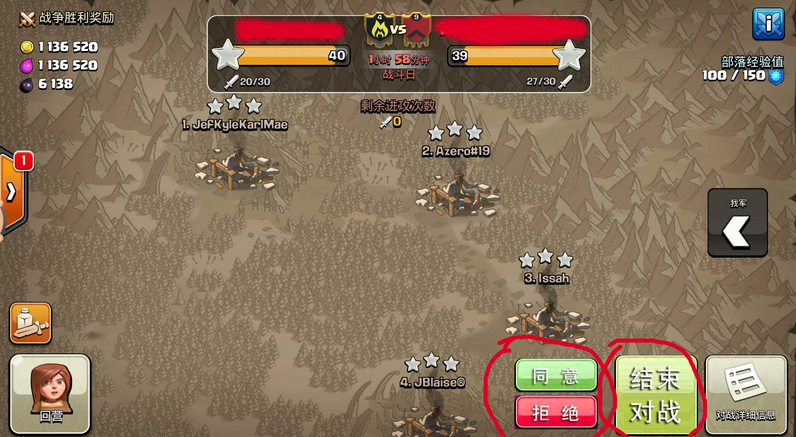This screenshot has height=437, width=796.
Task: Click the green 同意 agree button
Action: pos(555,375)
